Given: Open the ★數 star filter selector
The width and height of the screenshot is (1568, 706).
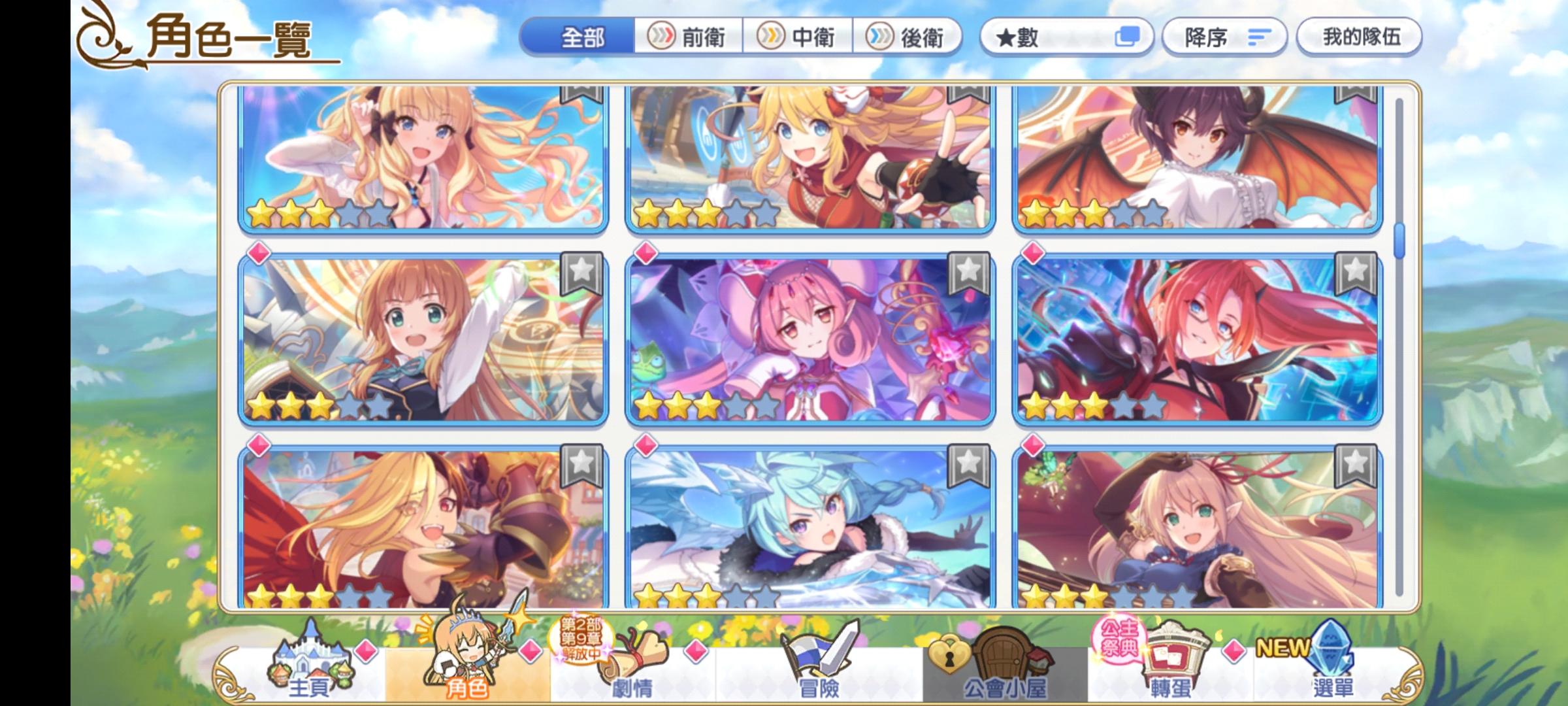Looking at the screenshot, I should coord(1065,37).
